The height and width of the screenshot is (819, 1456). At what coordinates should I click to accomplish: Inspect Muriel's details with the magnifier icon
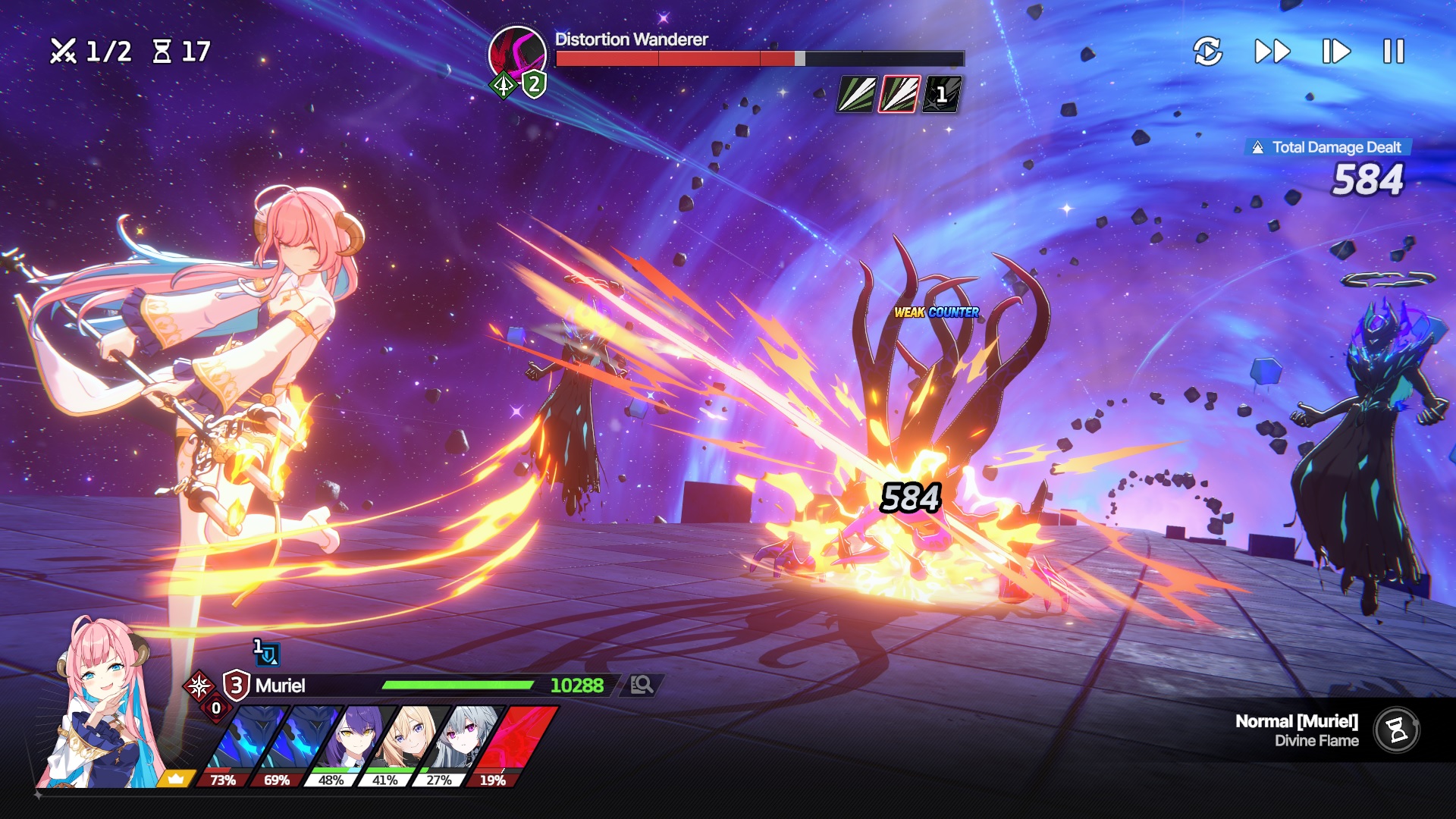[x=642, y=685]
